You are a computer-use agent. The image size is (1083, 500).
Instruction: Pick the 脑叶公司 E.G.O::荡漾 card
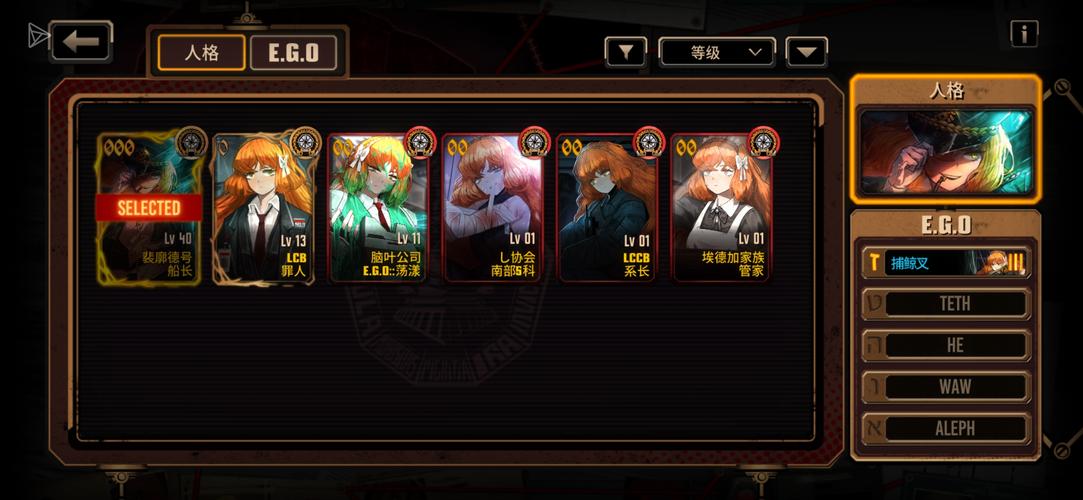tap(379, 208)
